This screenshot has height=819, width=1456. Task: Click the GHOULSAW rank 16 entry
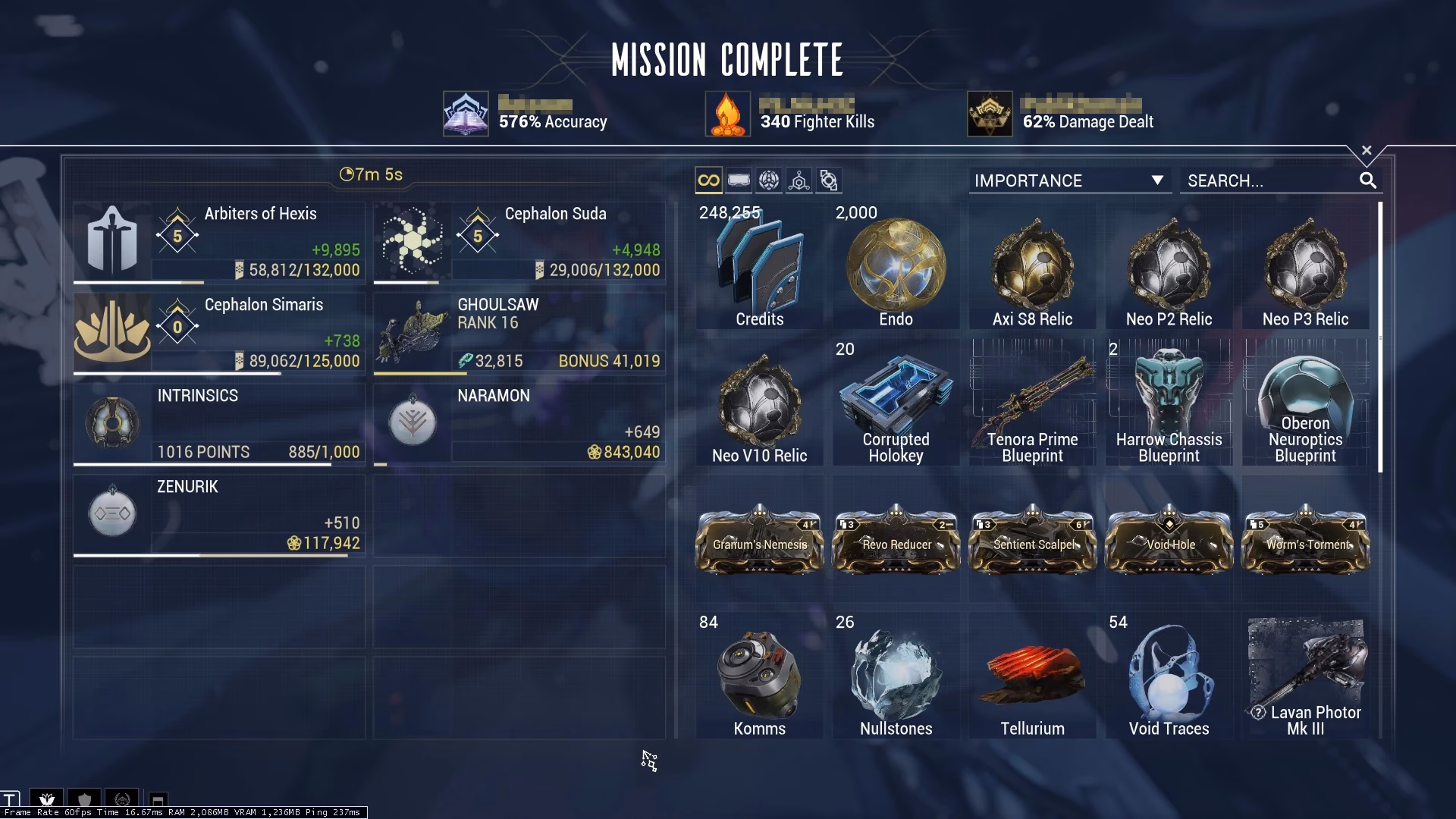tap(518, 332)
